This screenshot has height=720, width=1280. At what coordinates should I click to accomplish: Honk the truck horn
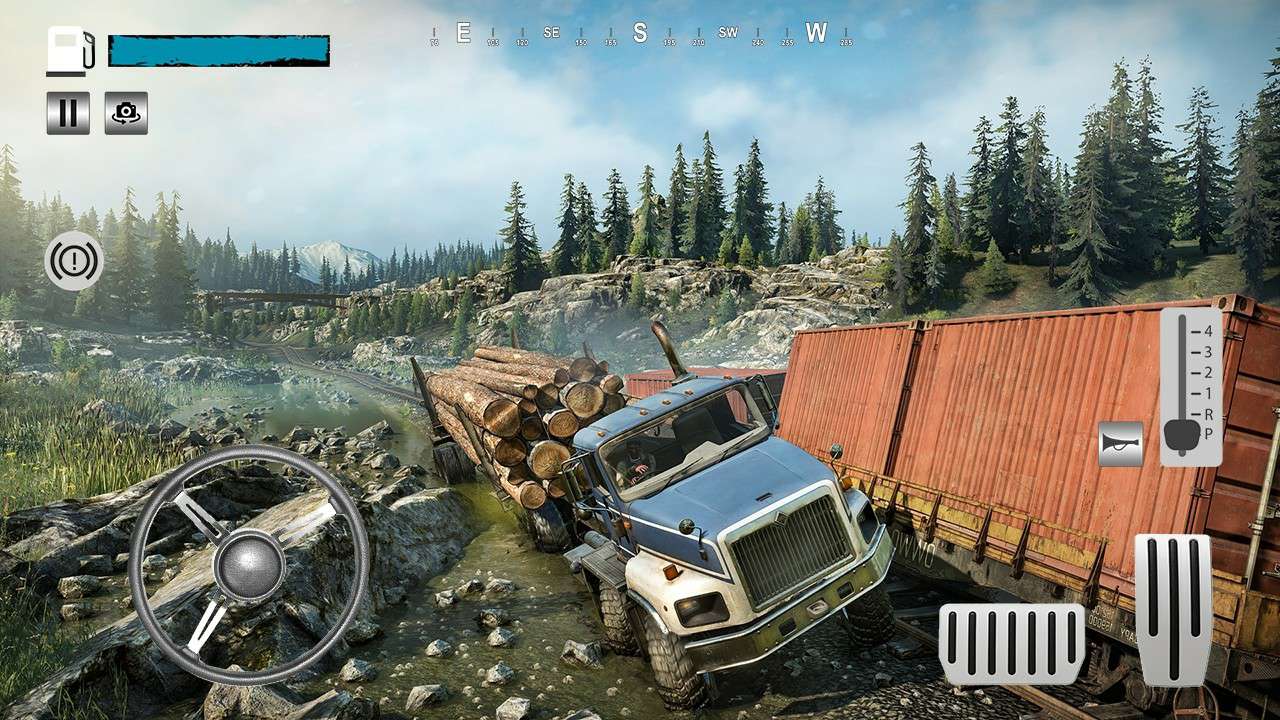[x=1120, y=443]
